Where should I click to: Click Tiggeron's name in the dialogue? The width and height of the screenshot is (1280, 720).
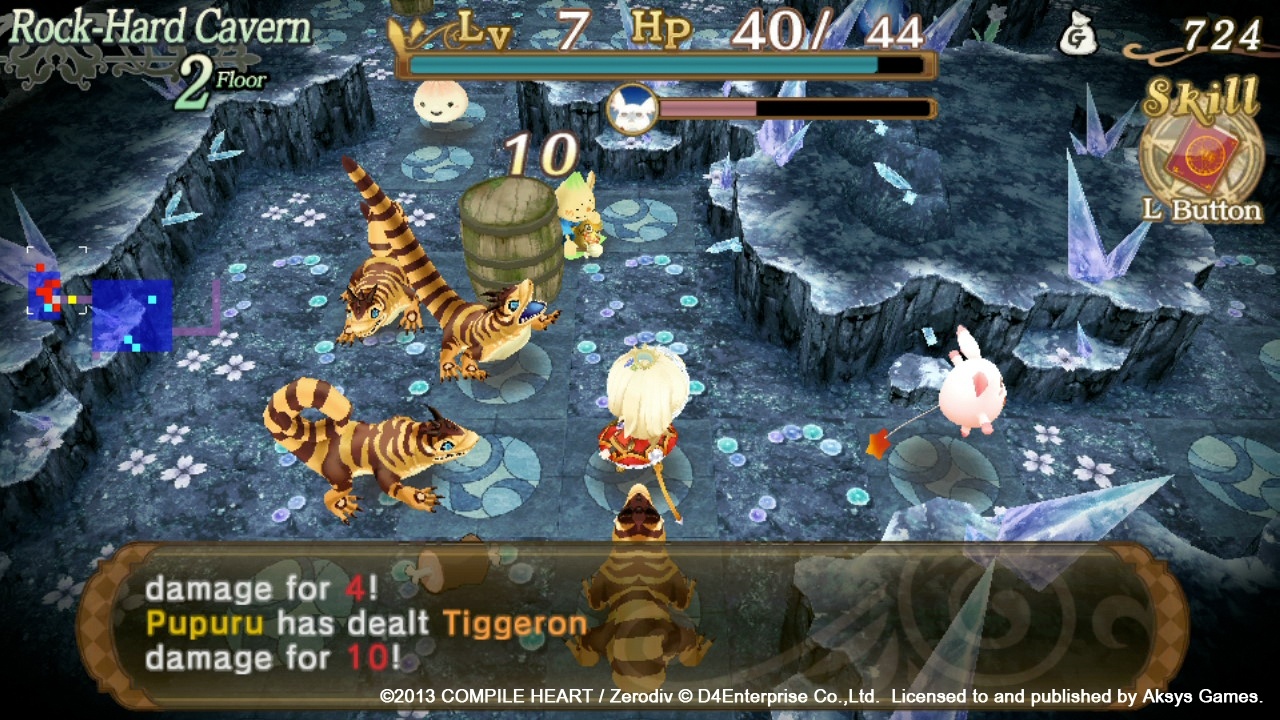[517, 622]
